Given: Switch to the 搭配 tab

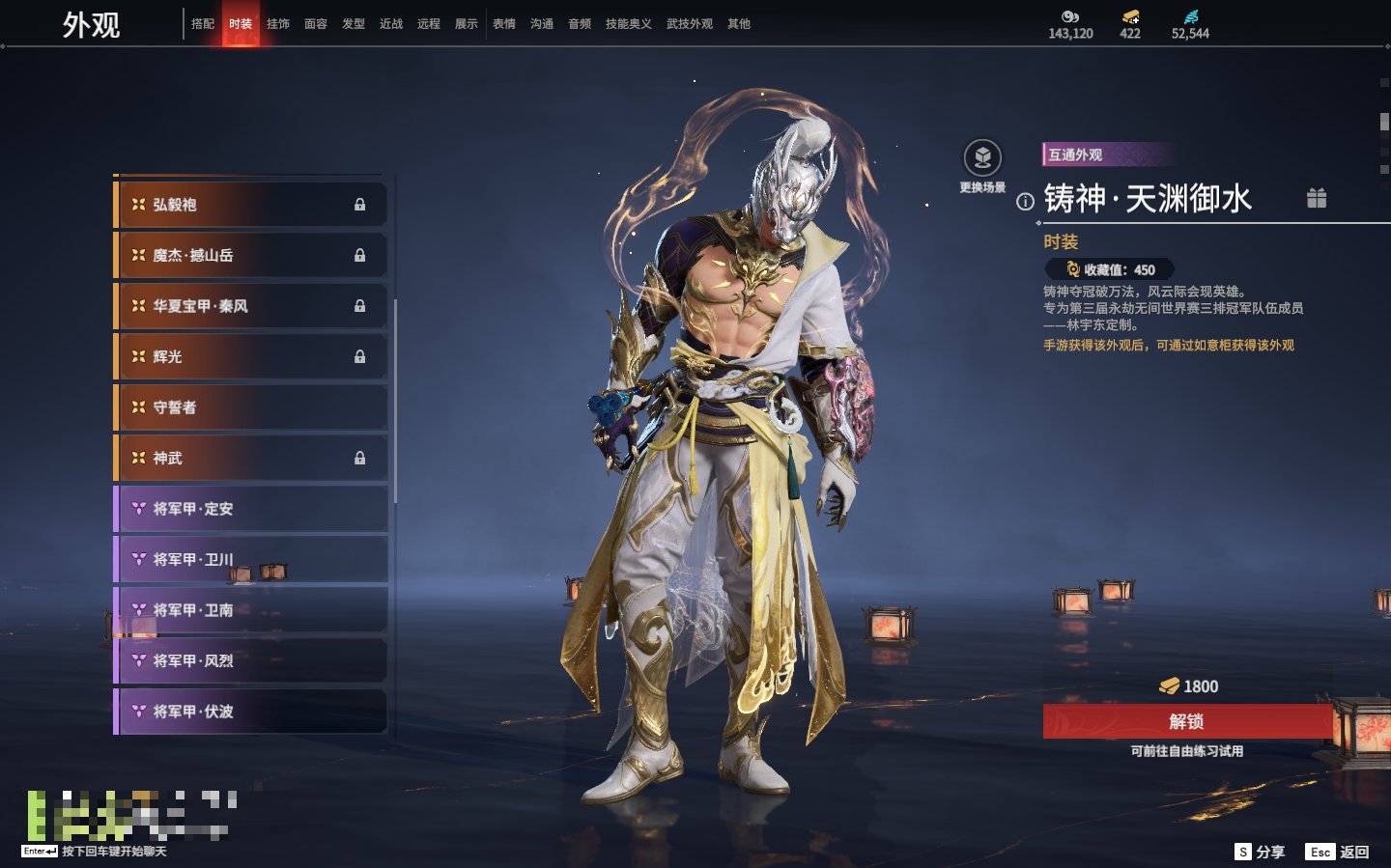Looking at the screenshot, I should (x=203, y=24).
